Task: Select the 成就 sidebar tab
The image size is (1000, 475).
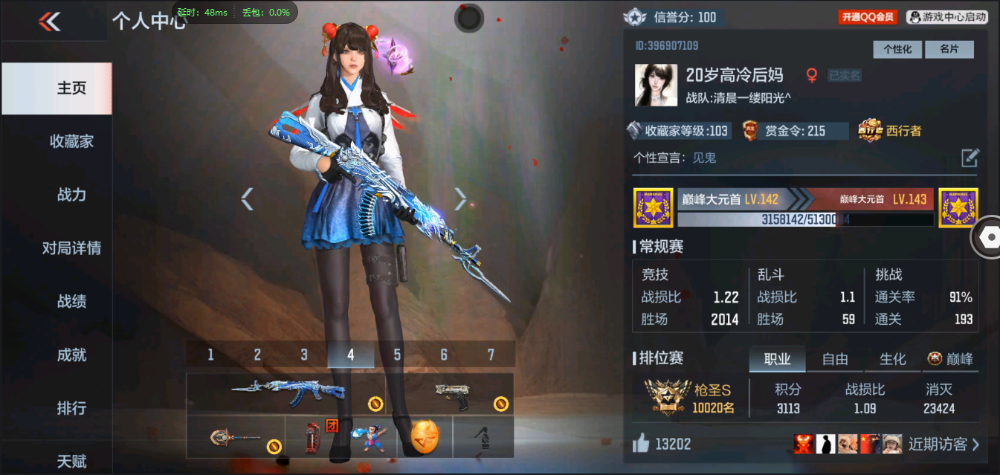Action: pos(71,354)
